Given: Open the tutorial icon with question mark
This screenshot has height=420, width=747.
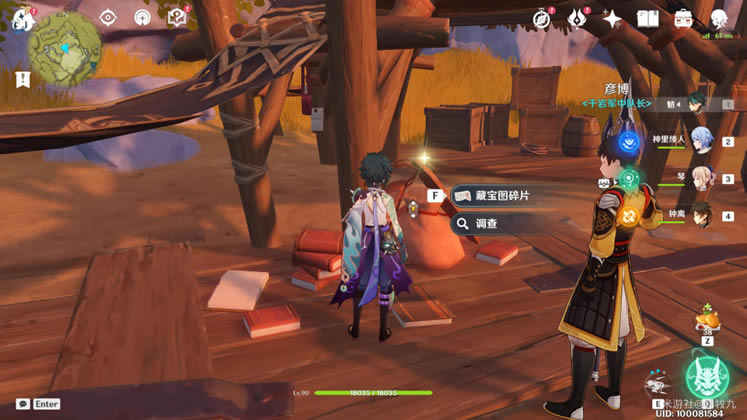Looking at the screenshot, I should (177, 17).
